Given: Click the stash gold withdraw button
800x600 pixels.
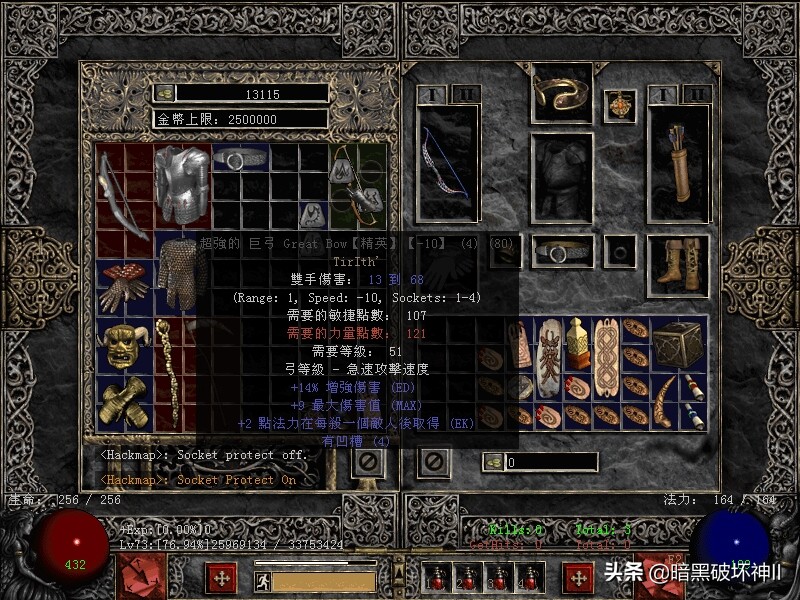Looking at the screenshot, I should pyautogui.click(x=165, y=93).
